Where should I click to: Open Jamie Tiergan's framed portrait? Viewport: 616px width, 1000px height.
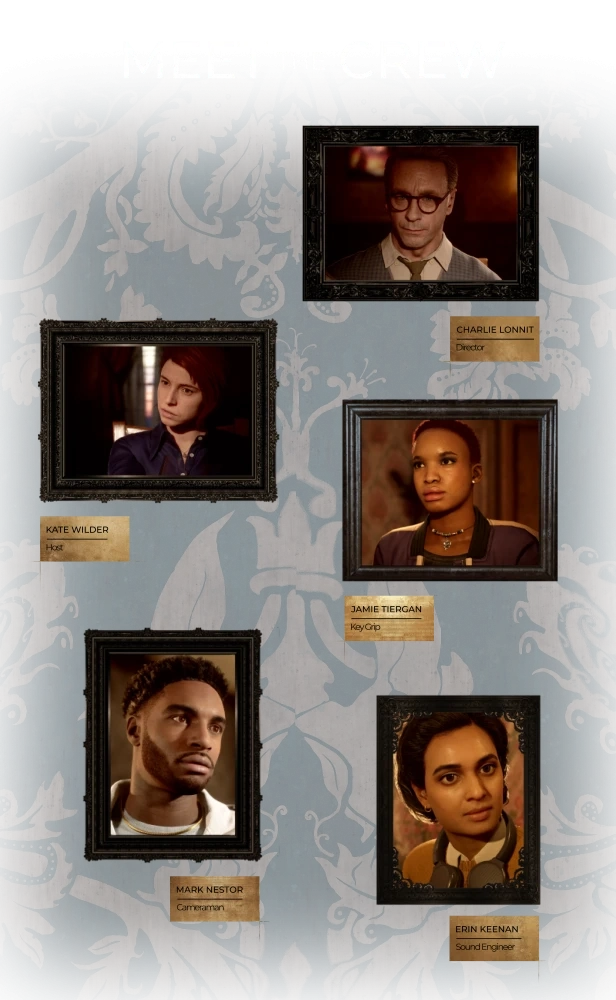(450, 490)
